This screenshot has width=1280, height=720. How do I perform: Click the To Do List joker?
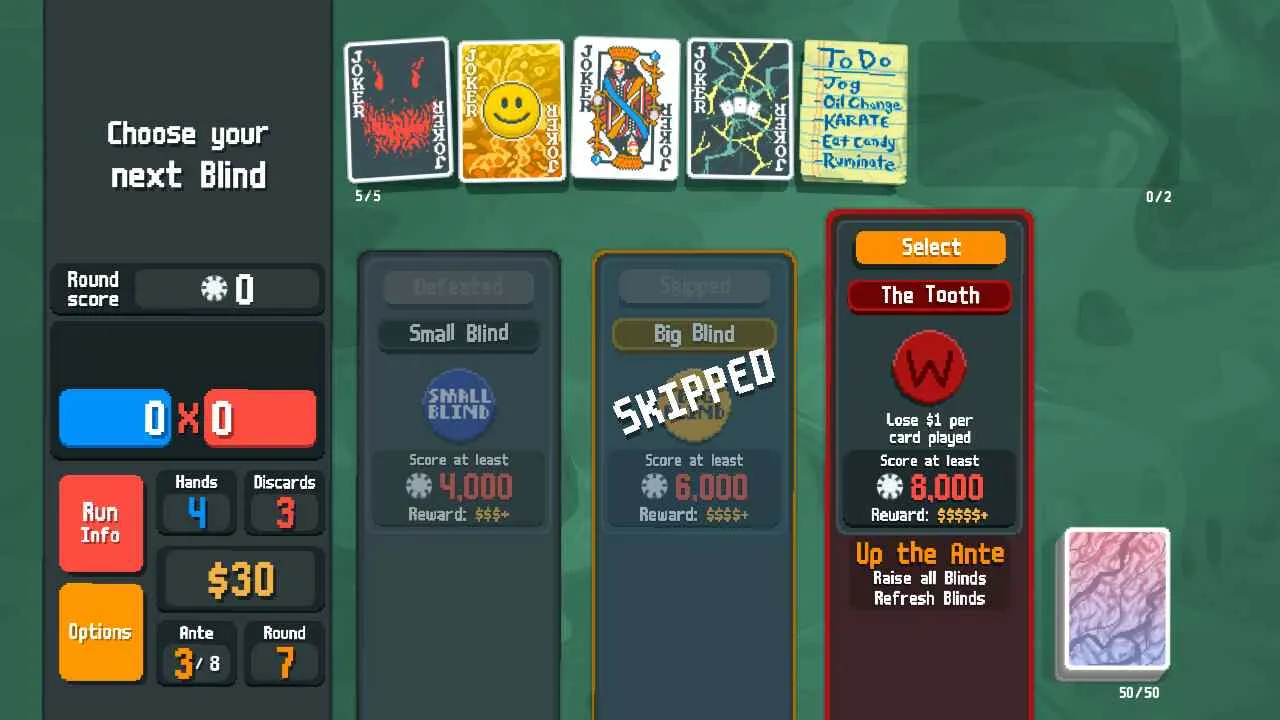(855, 111)
